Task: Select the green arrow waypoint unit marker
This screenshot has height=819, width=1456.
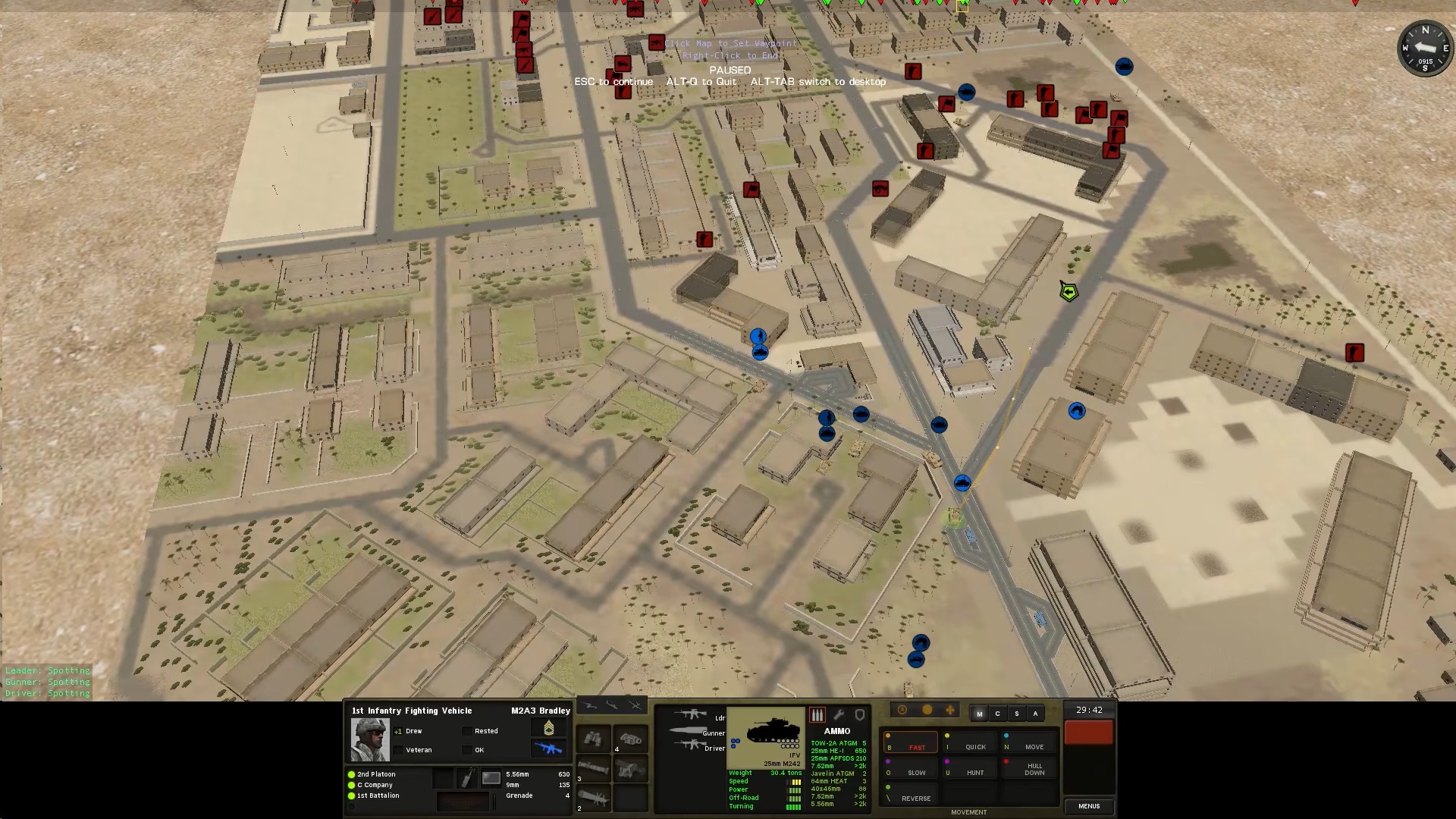Action: (x=1069, y=291)
